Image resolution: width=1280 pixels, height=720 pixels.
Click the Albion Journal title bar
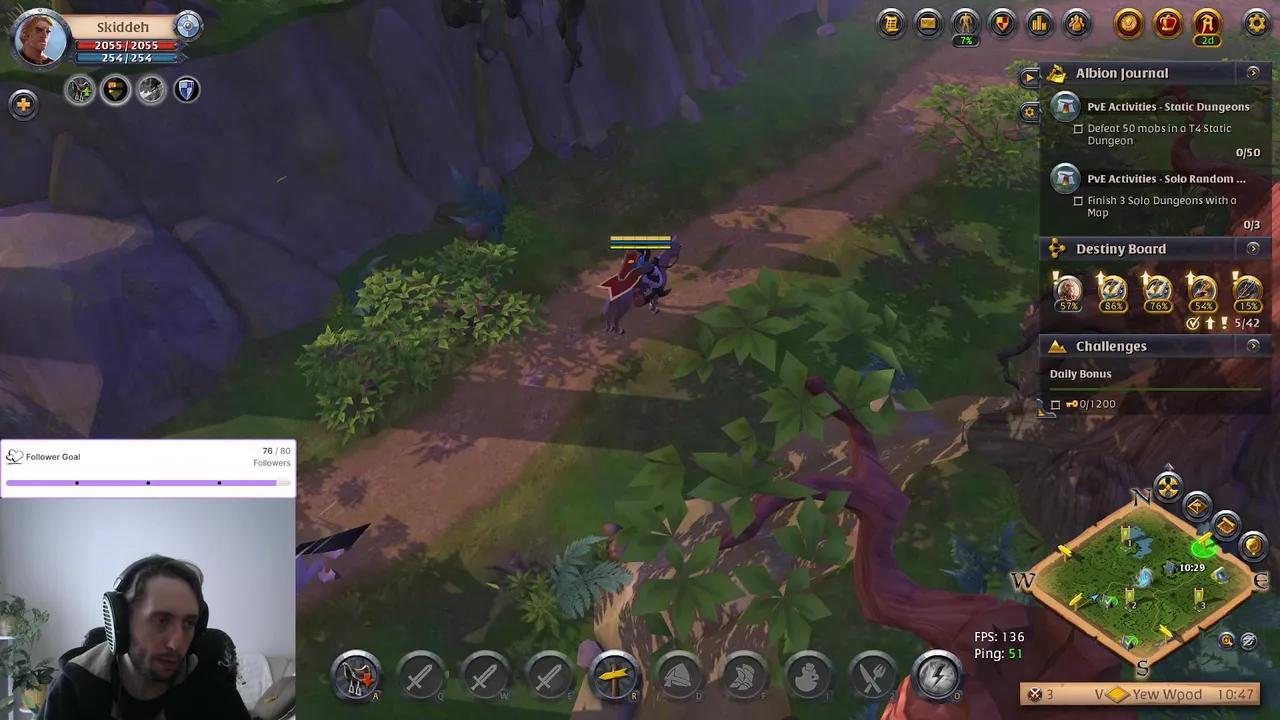1122,73
